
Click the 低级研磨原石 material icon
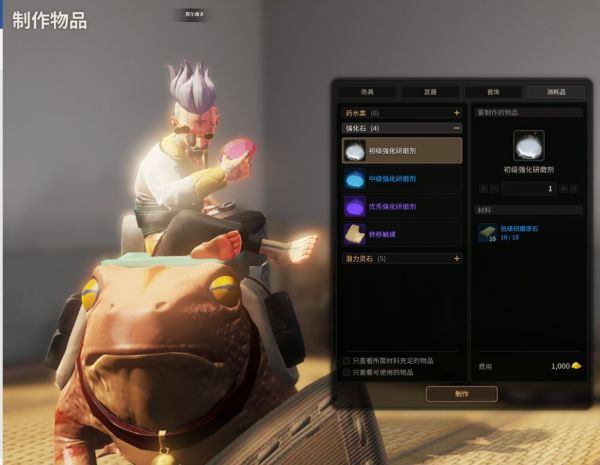tap(487, 233)
